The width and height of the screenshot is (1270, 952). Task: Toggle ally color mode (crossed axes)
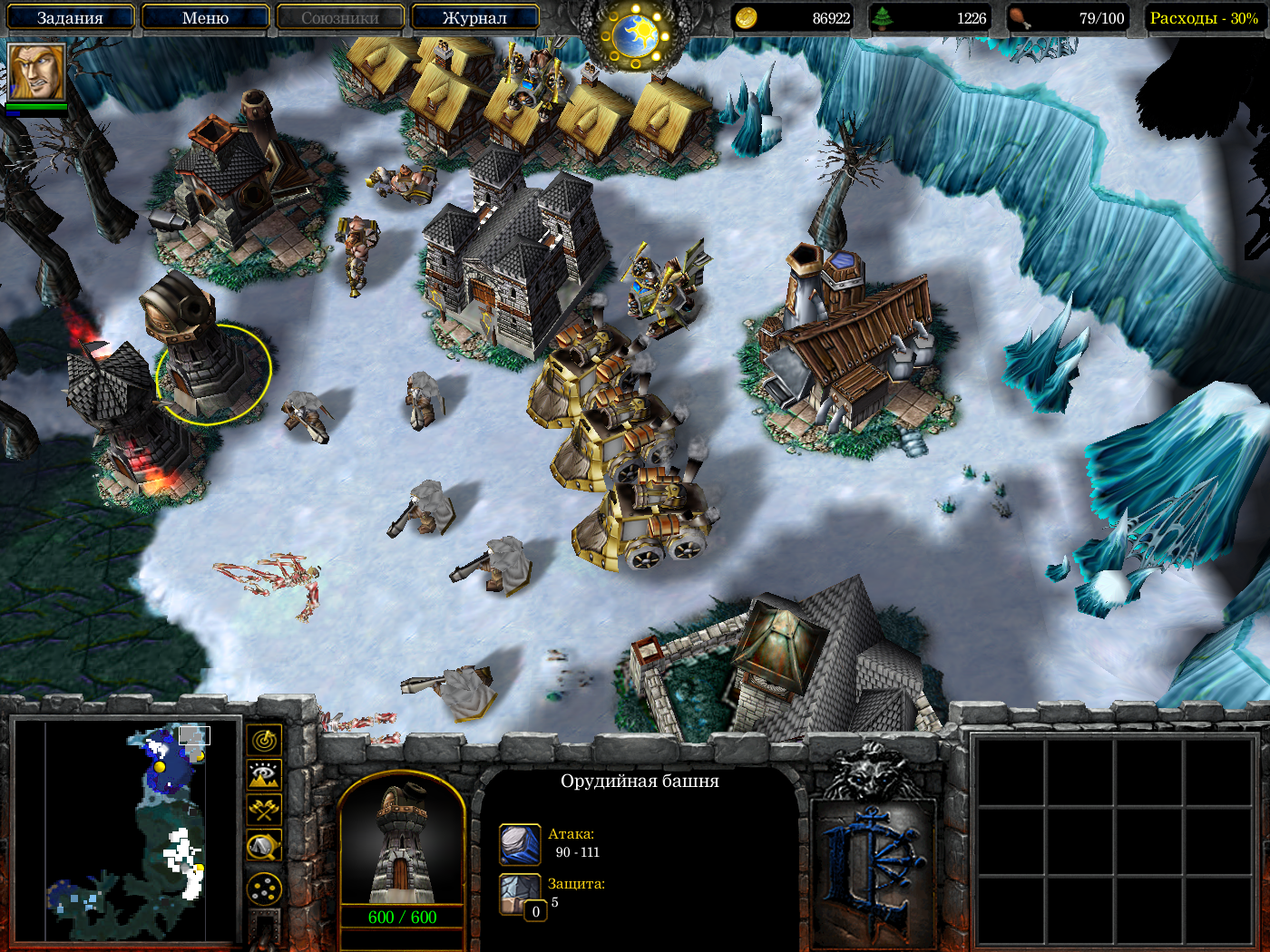click(x=264, y=810)
